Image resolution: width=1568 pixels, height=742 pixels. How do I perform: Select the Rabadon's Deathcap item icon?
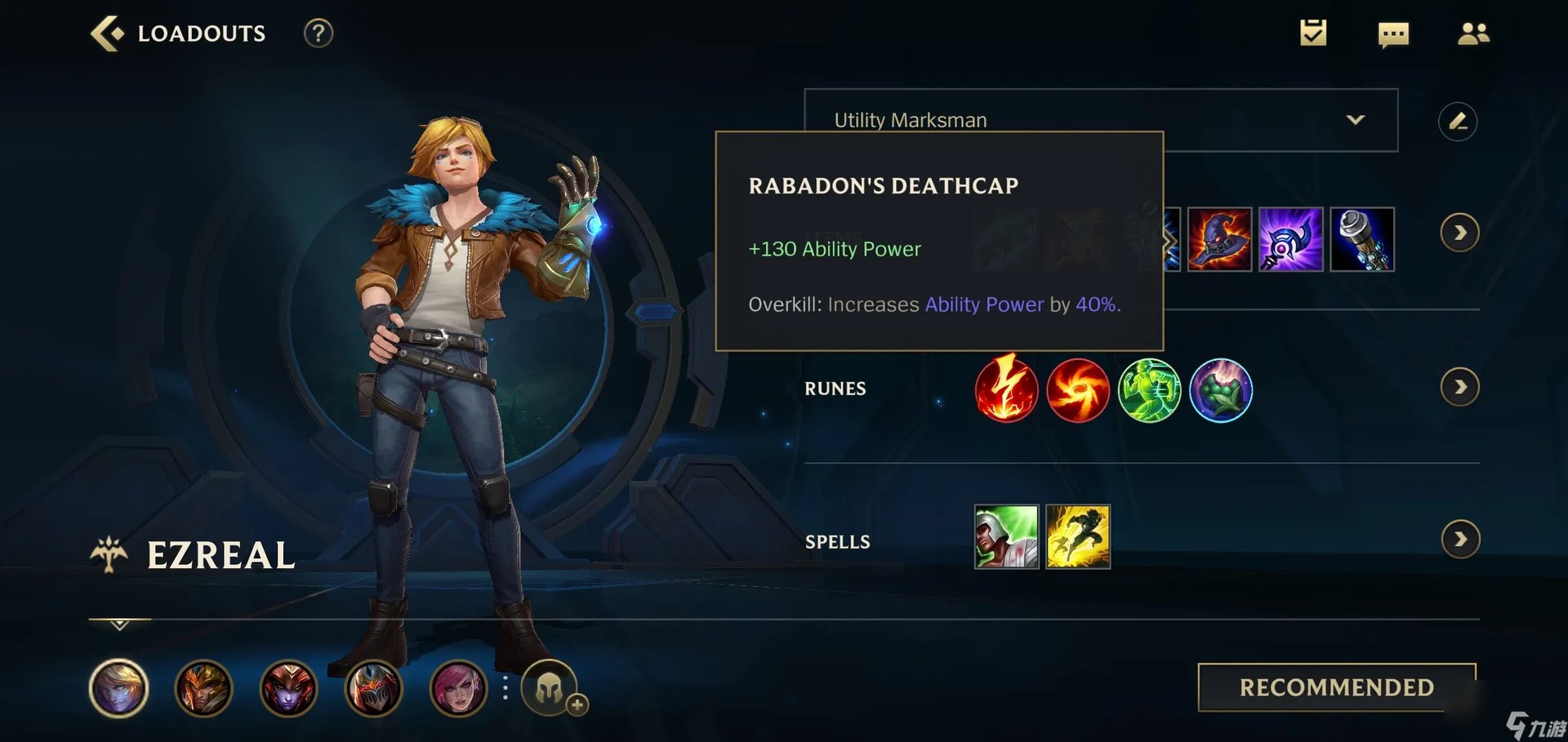[x=1221, y=241]
